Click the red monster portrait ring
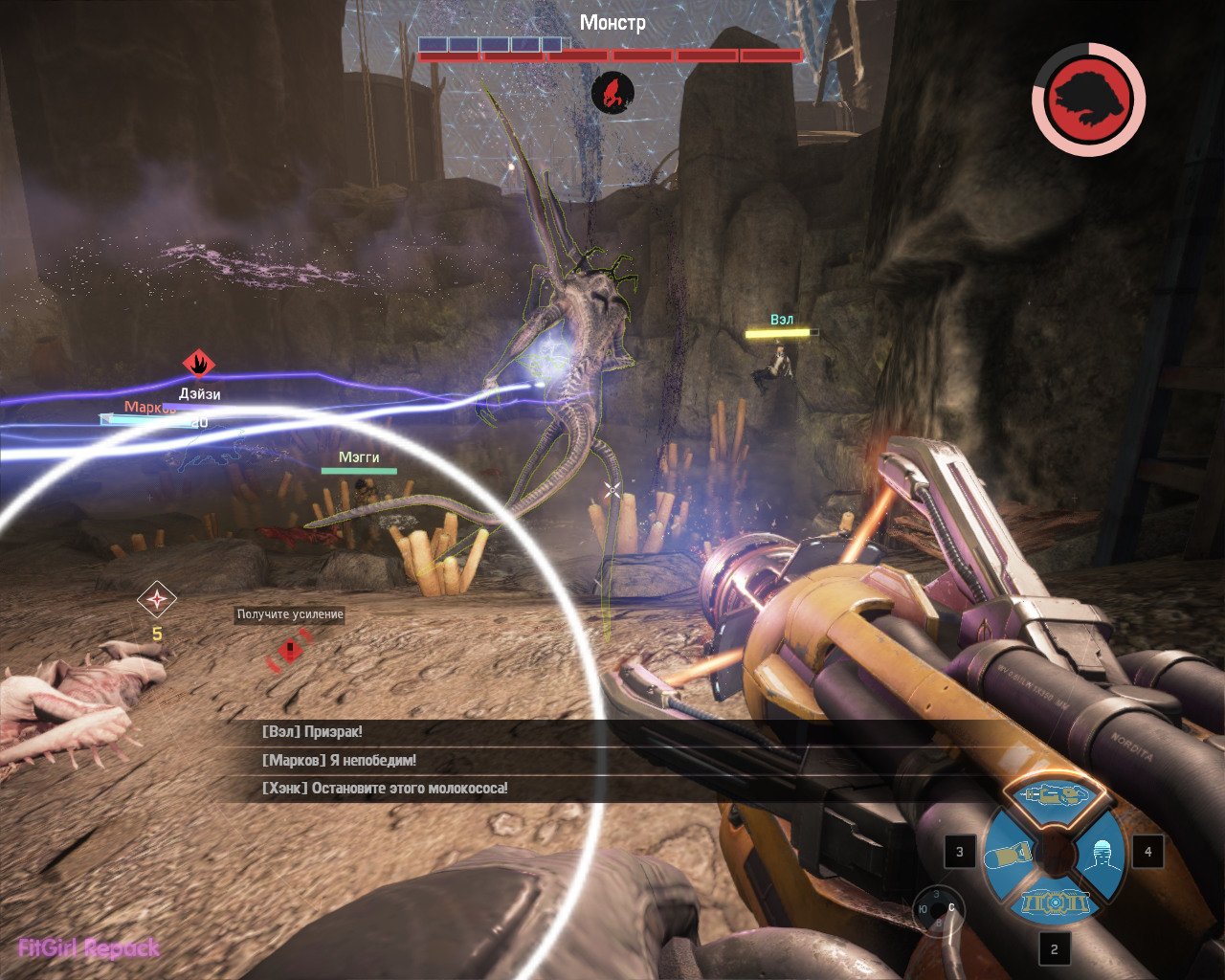Screen dimensions: 1225x980 tap(1088, 99)
